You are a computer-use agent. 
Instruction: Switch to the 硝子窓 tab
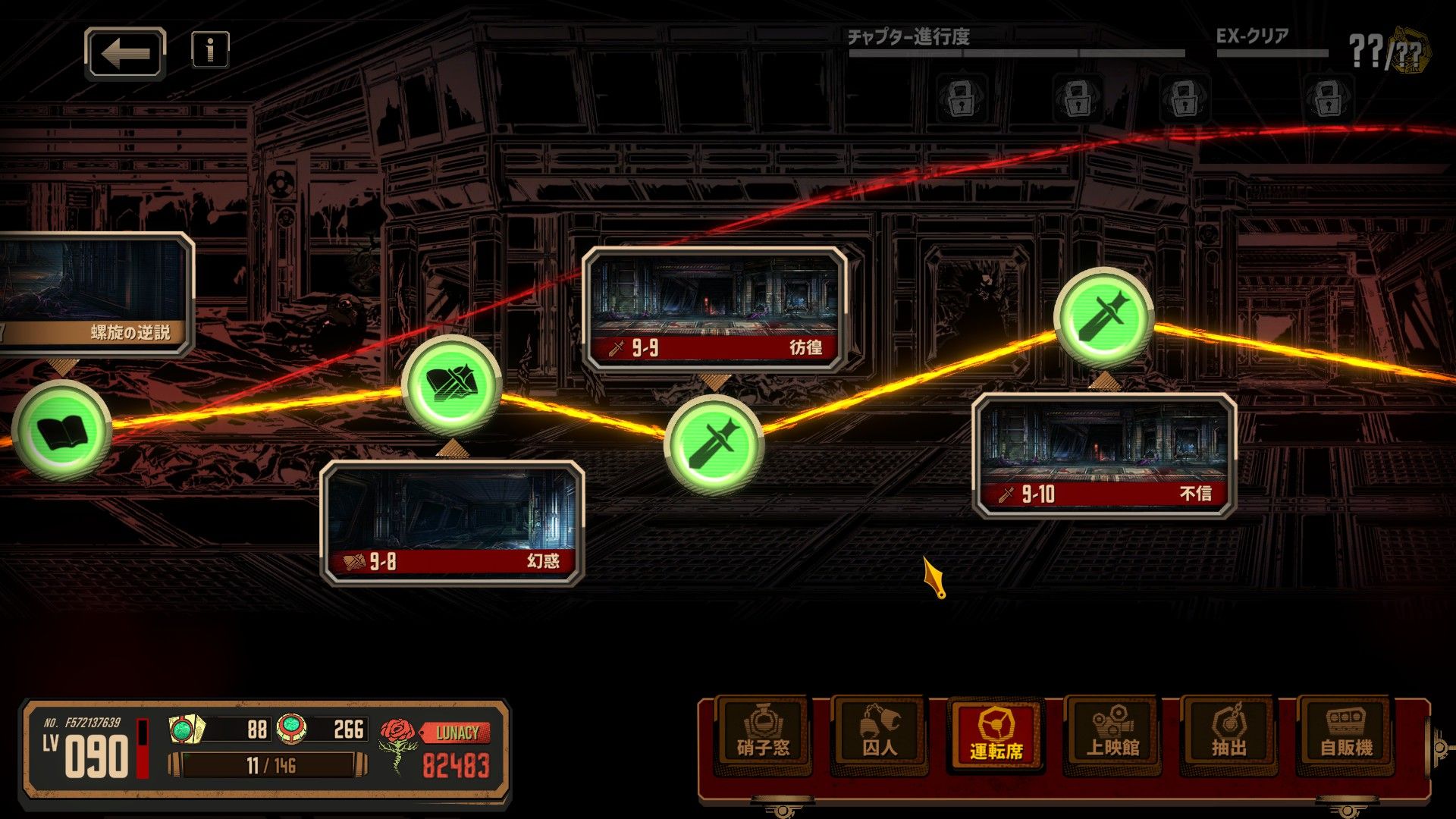pyautogui.click(x=763, y=733)
